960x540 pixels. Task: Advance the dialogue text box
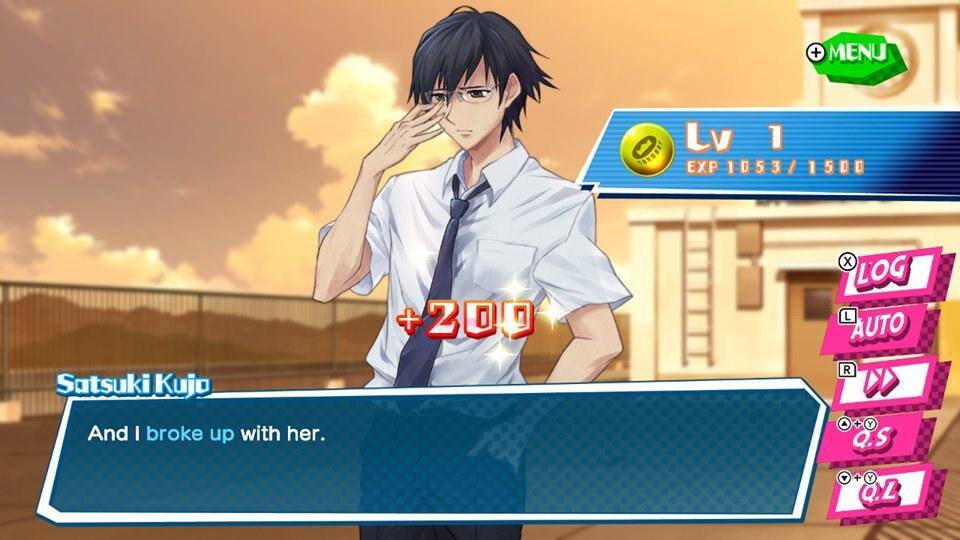point(430,450)
